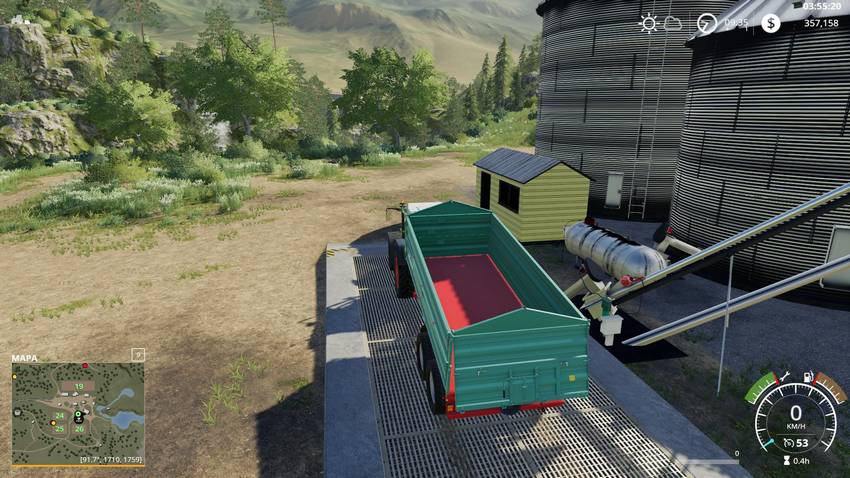Select the field 19 marker on minimap
This screenshot has width=850, height=478.
[78, 385]
